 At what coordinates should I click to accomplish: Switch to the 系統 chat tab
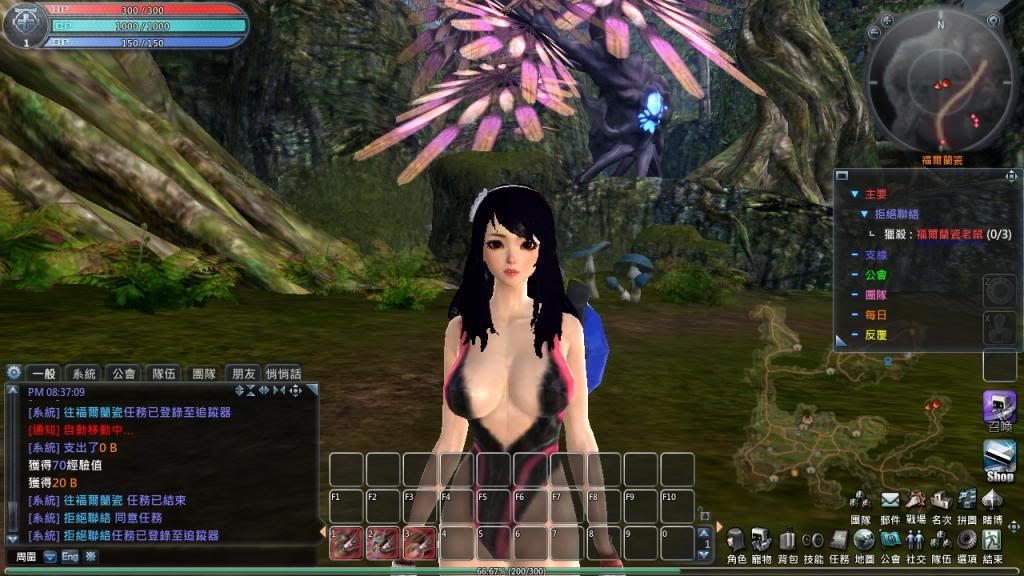[84, 373]
